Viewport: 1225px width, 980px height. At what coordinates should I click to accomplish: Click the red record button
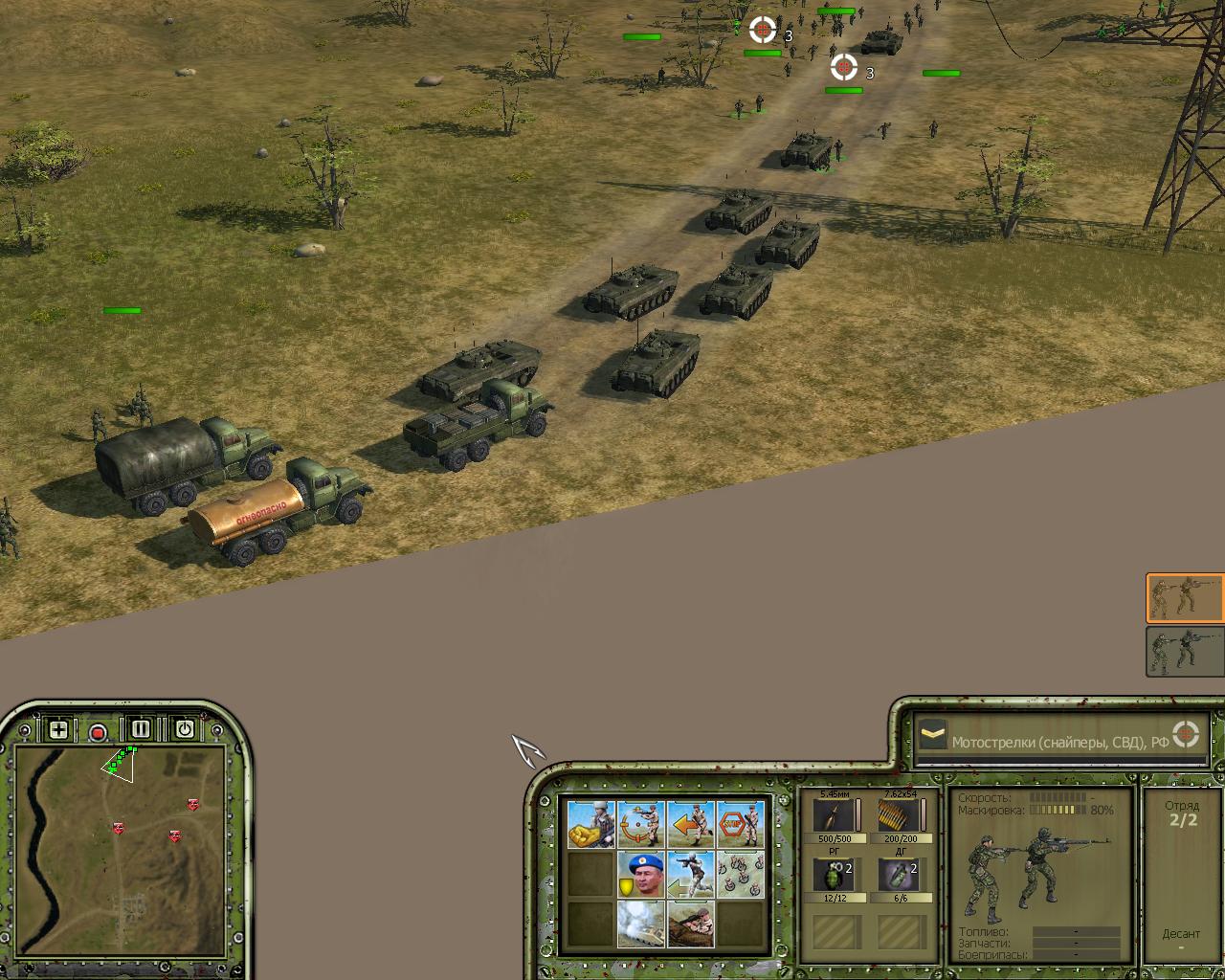pos(98,733)
